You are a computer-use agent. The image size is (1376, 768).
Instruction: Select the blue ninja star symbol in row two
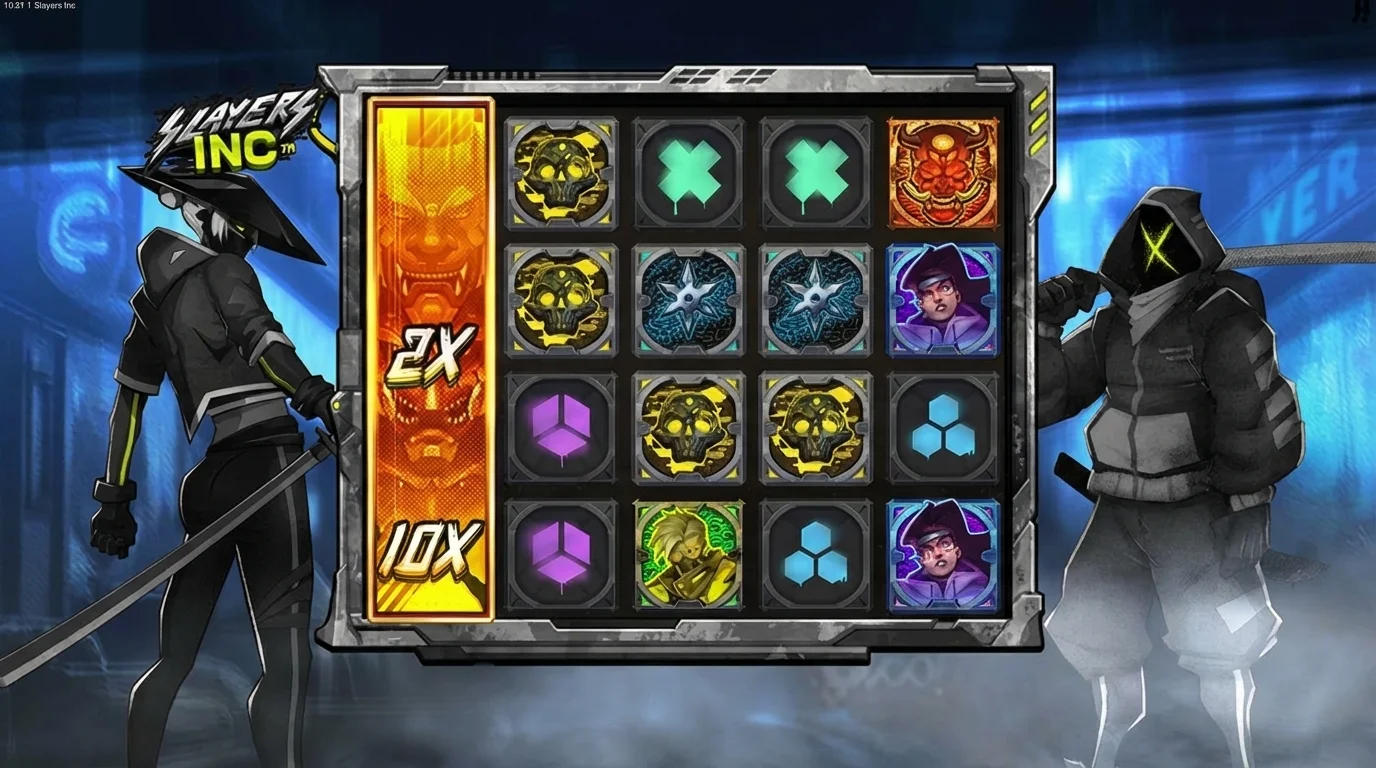(x=688, y=300)
